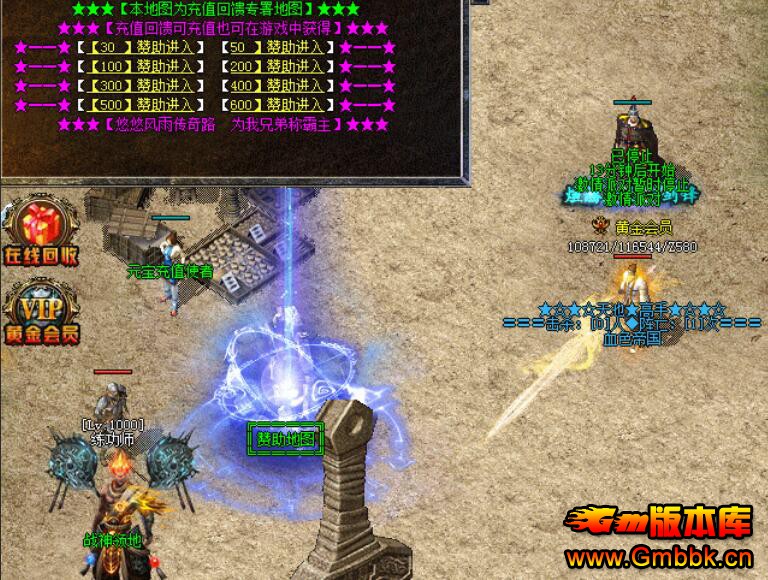
Task: Open the VIP 黄金会员 icon
Action: [x=40, y=312]
